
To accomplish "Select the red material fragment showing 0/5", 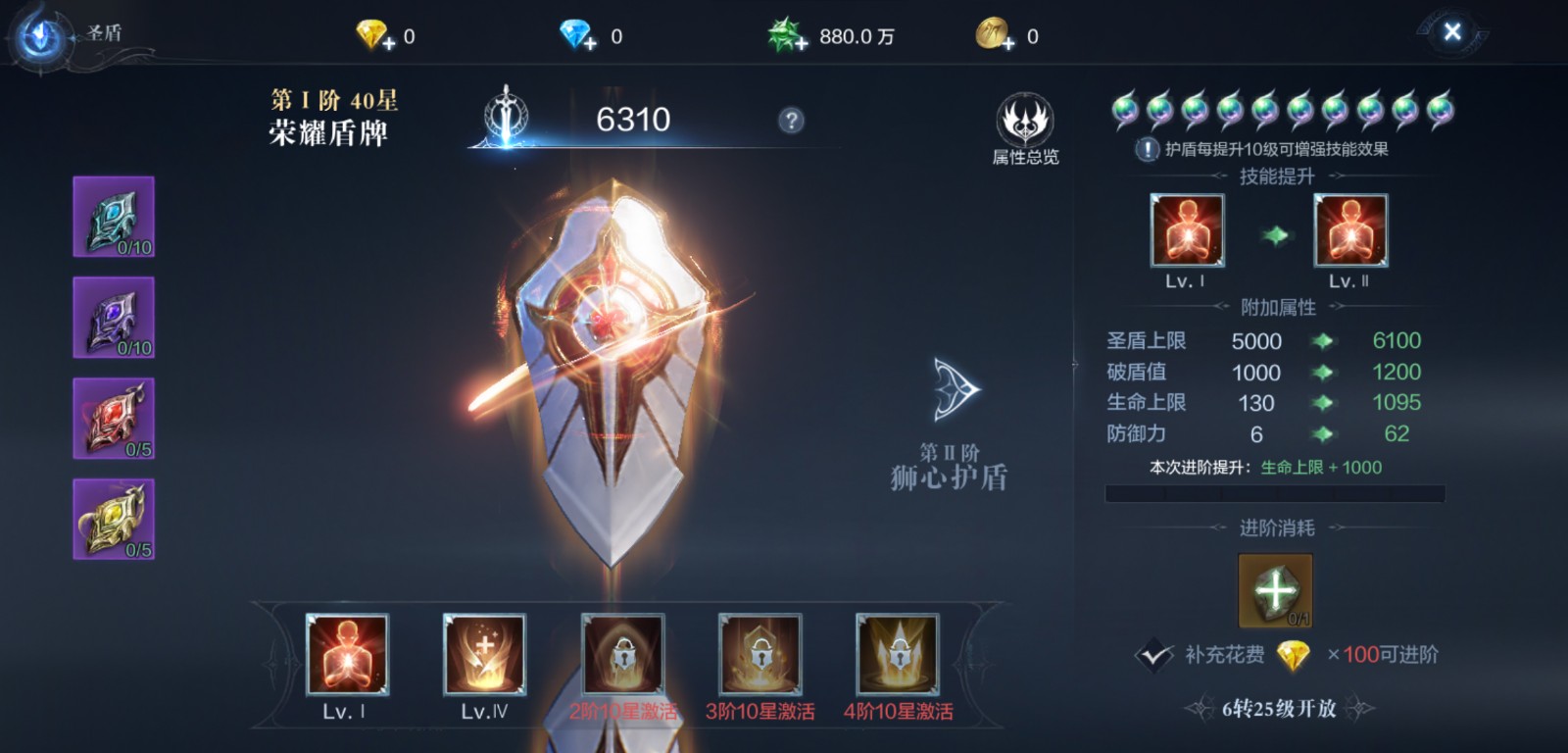I will pos(113,418).
